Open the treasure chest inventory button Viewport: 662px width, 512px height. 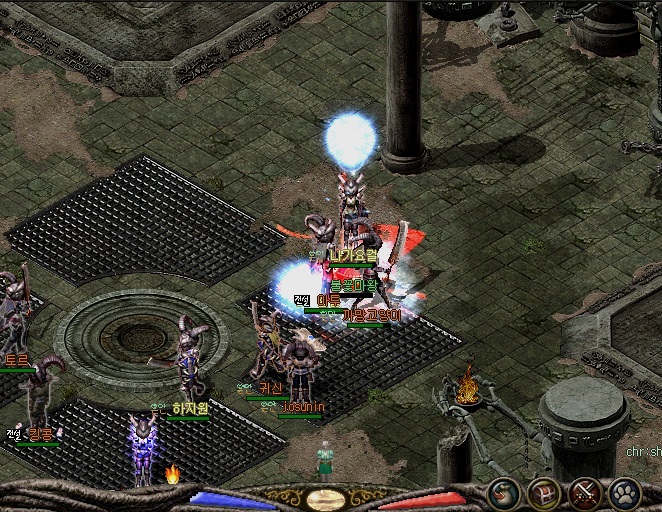tap(543, 494)
